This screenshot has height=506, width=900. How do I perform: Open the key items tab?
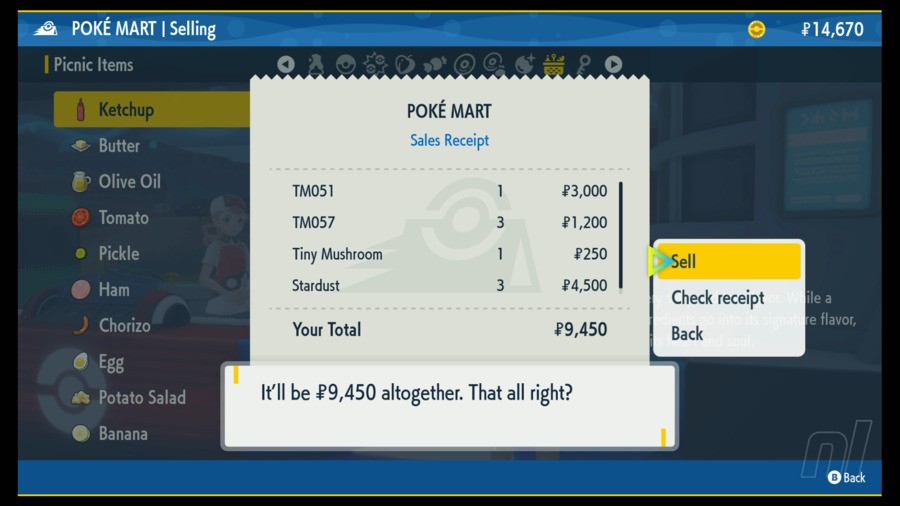coord(583,65)
